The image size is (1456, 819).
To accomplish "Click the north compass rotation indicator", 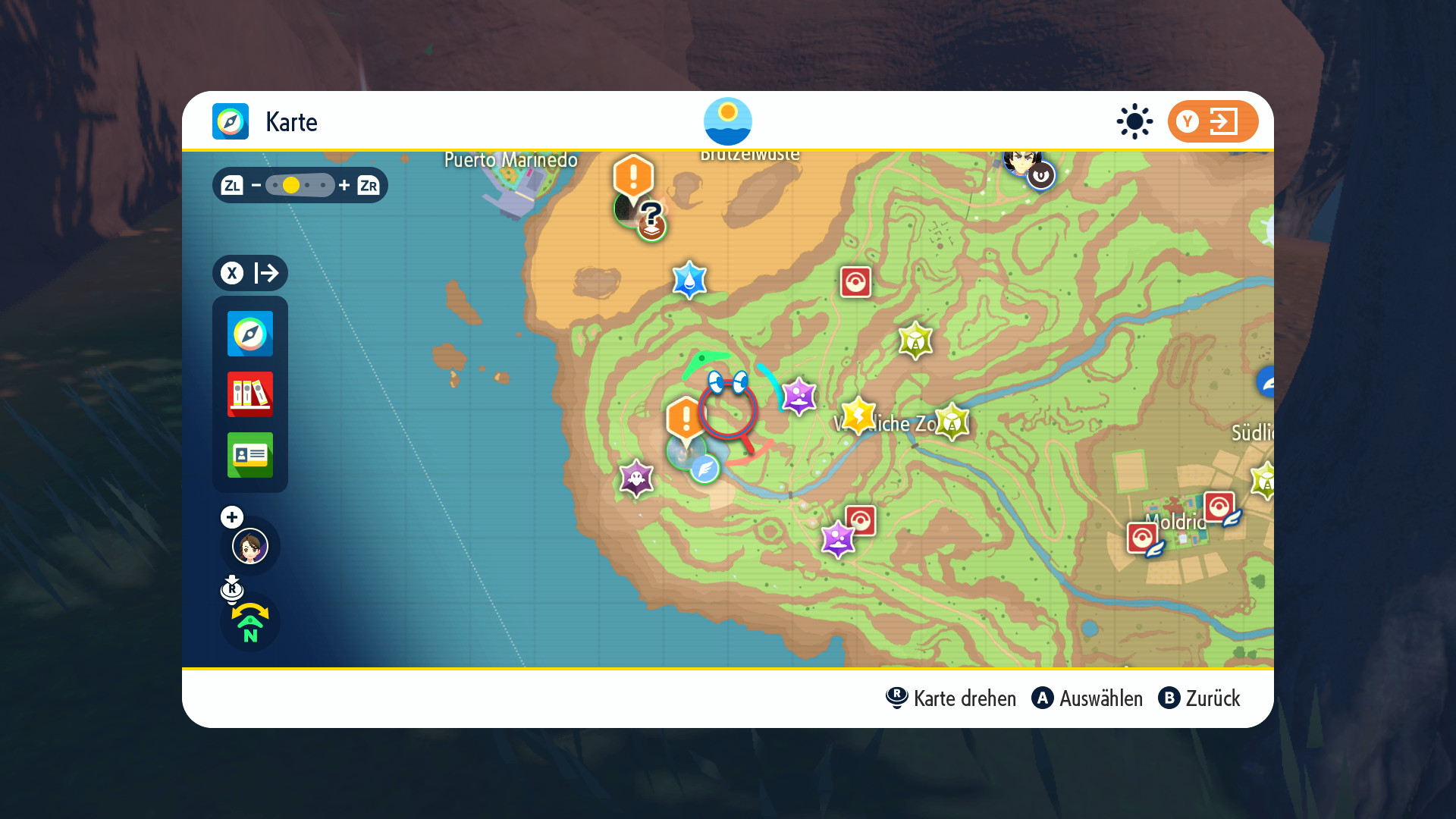I will 250,623.
